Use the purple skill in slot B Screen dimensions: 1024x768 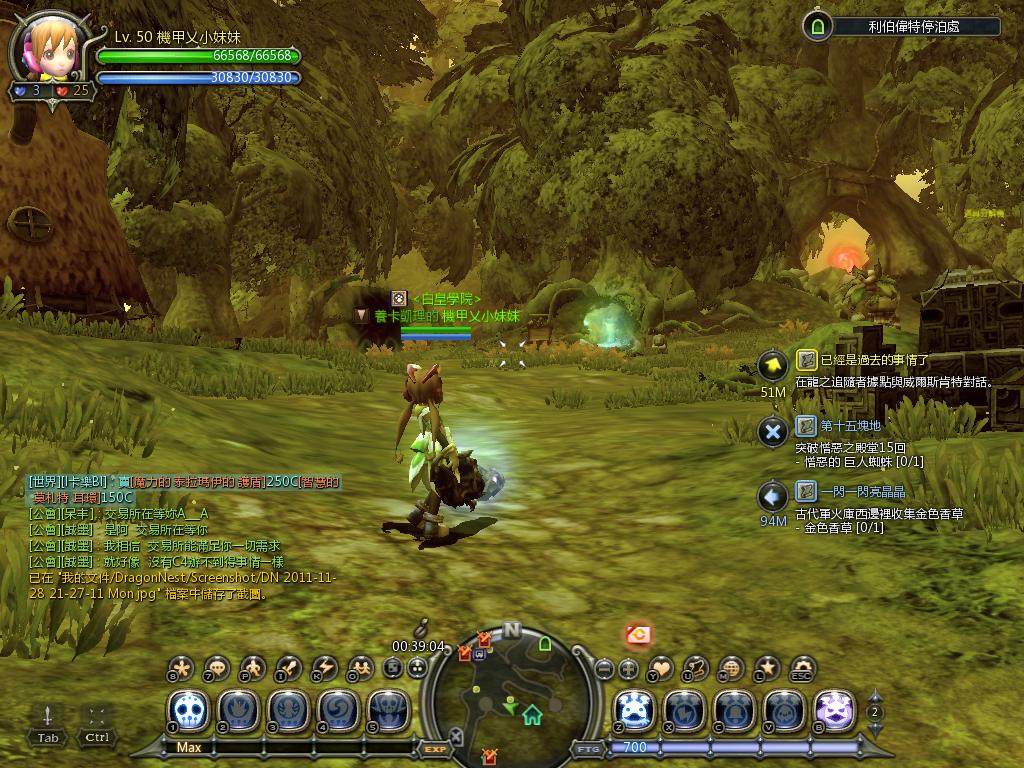click(x=834, y=712)
